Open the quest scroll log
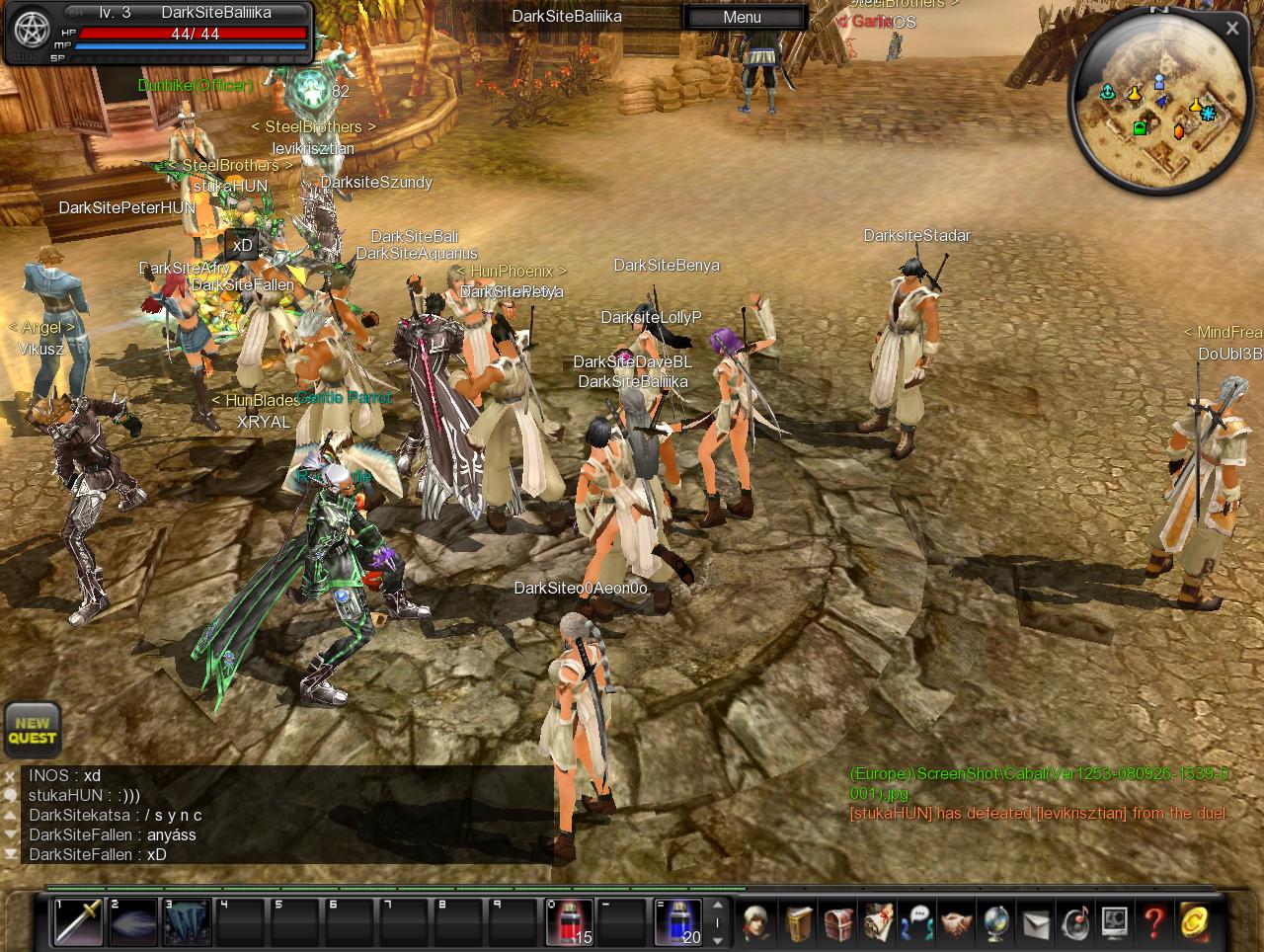 pos(878,923)
